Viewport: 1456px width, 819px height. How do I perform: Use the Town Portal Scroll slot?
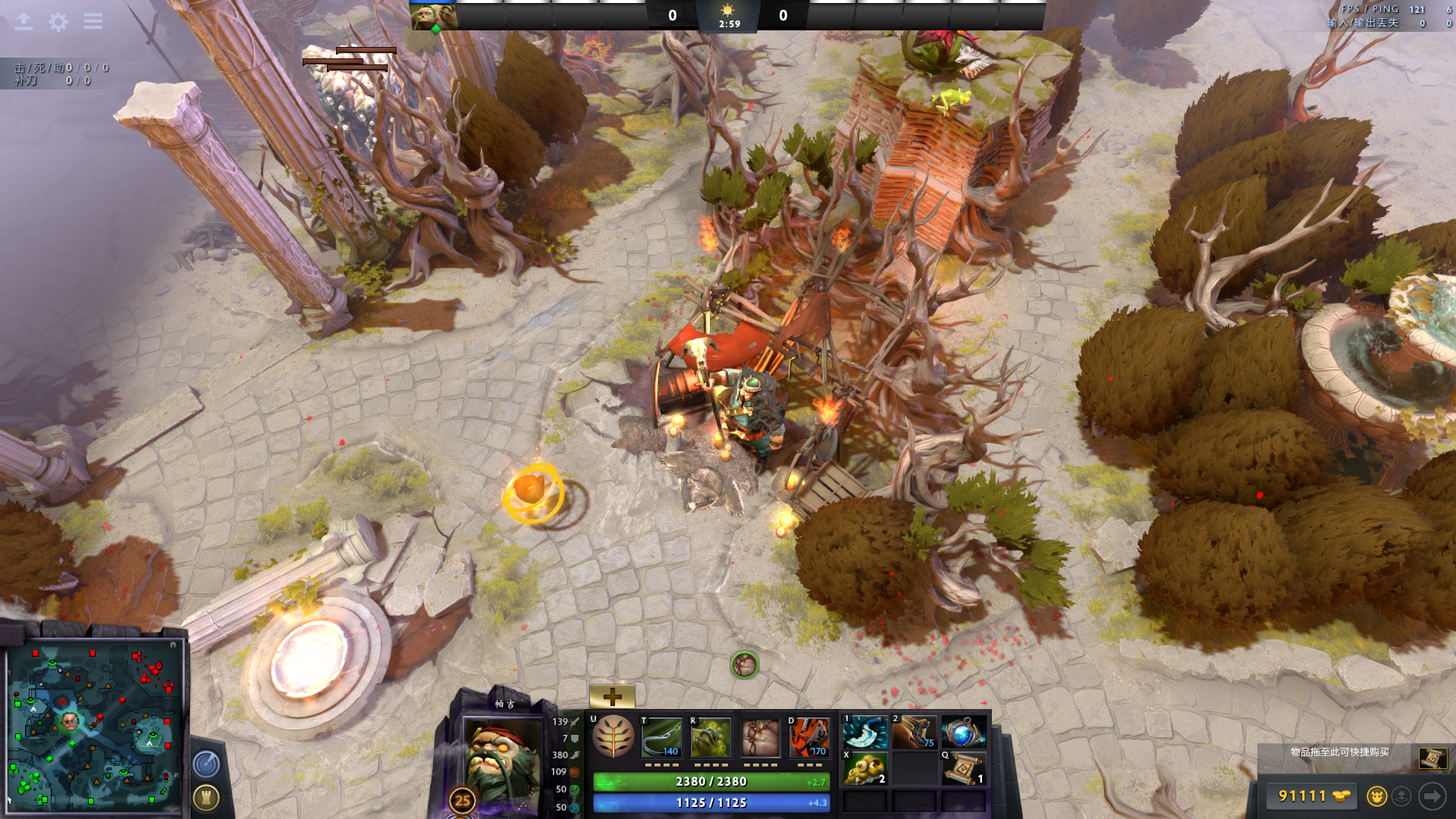tap(963, 769)
